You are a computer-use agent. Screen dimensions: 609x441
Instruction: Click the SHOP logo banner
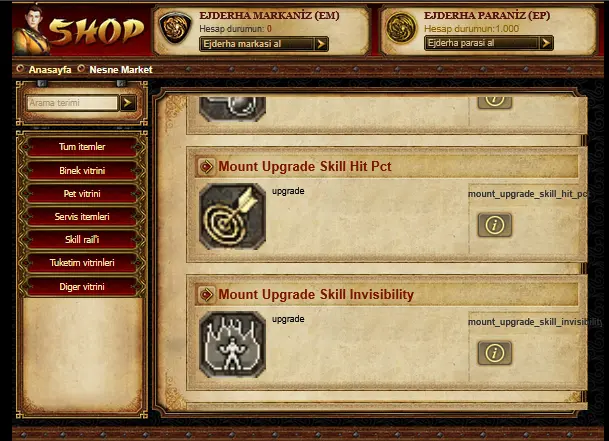80,30
